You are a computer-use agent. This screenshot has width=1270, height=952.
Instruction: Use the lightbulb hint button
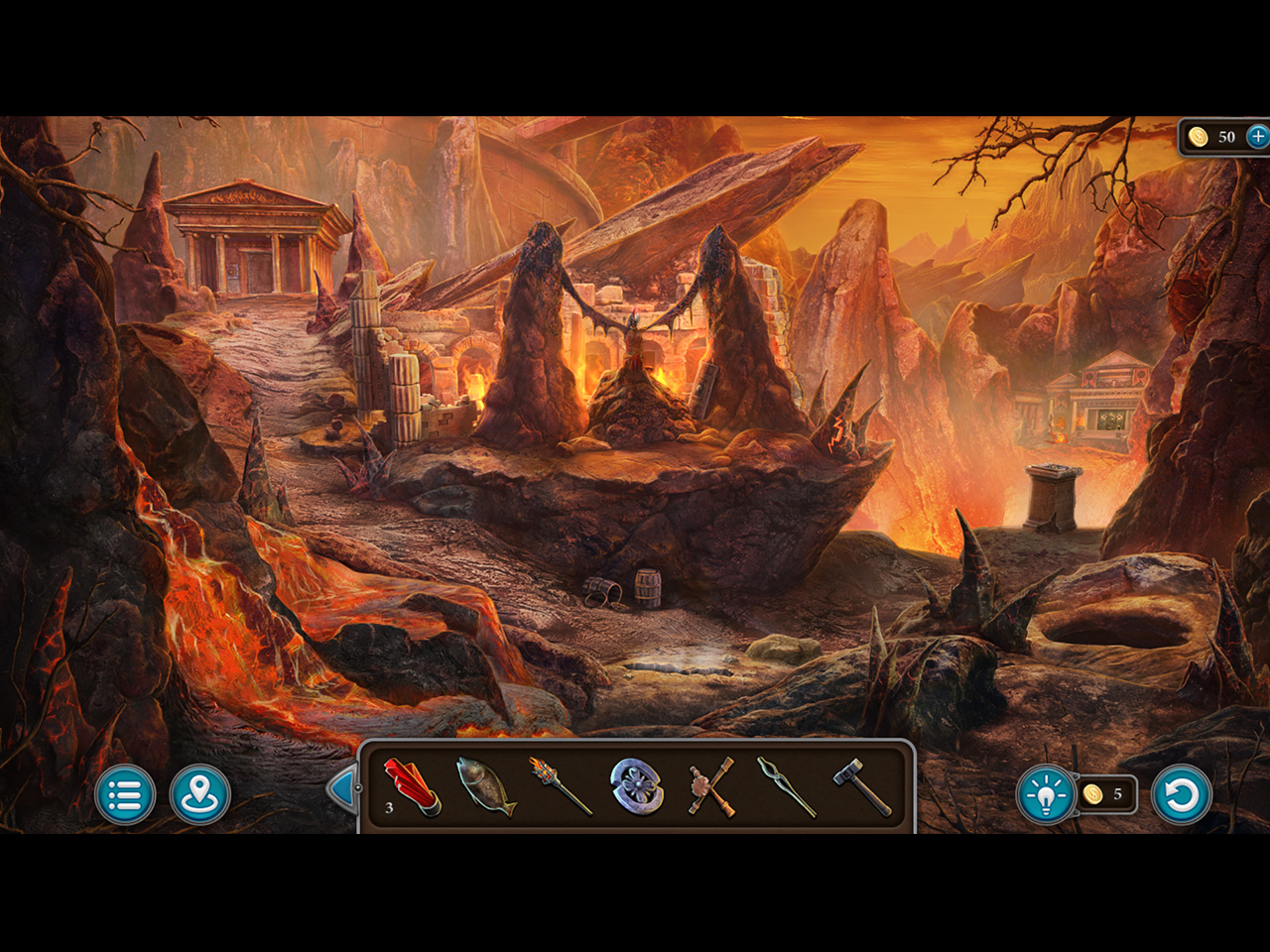click(x=1046, y=794)
